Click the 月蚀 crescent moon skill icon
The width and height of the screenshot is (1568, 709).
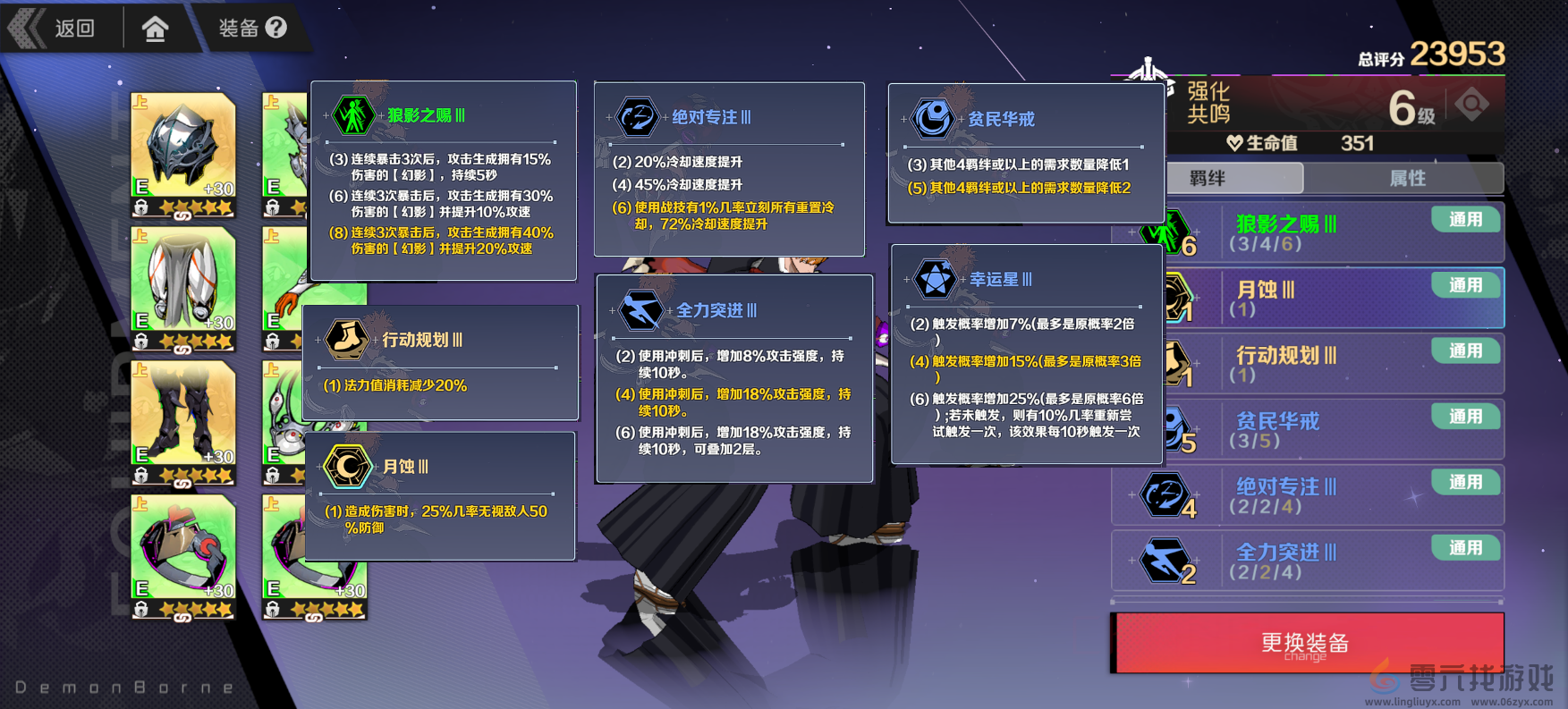[x=347, y=467]
